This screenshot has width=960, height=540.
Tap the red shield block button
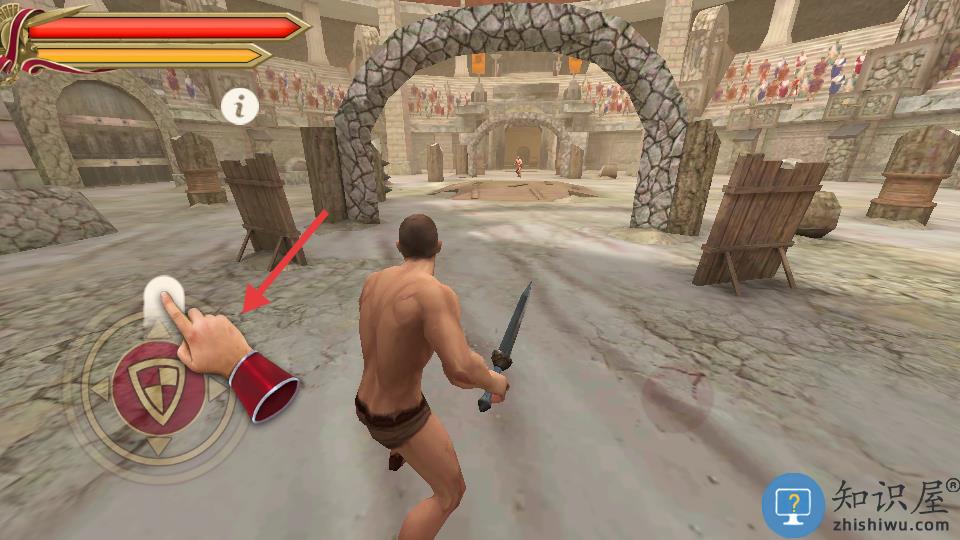click(x=158, y=388)
